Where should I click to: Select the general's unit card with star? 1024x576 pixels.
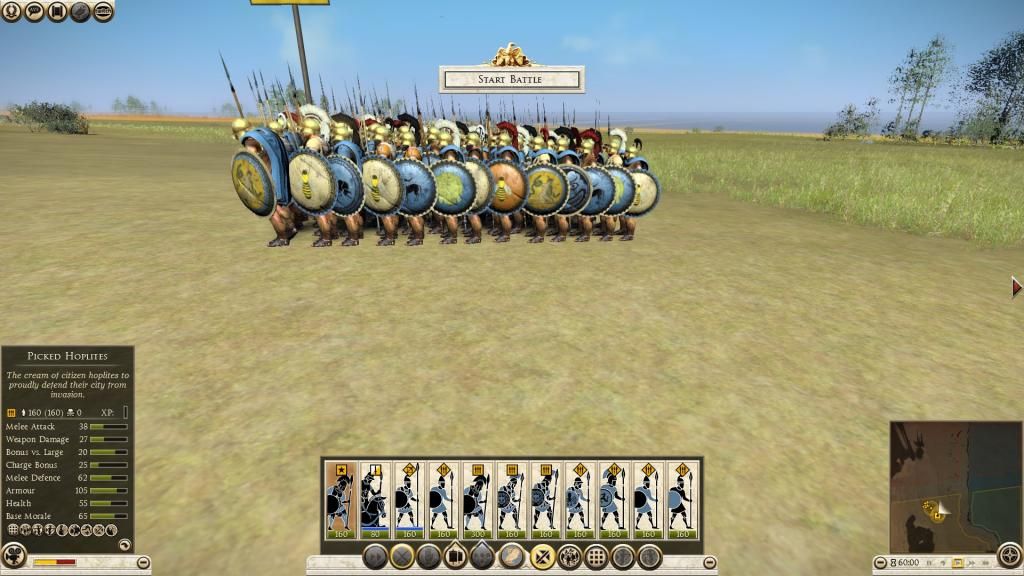pyautogui.click(x=340, y=500)
